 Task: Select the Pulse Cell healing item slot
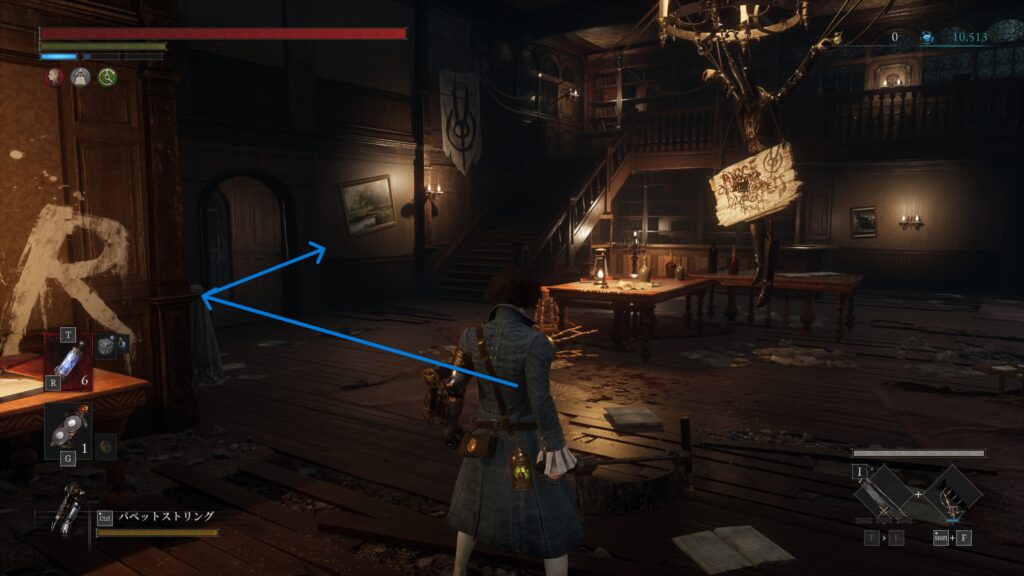pyautogui.click(x=70, y=360)
